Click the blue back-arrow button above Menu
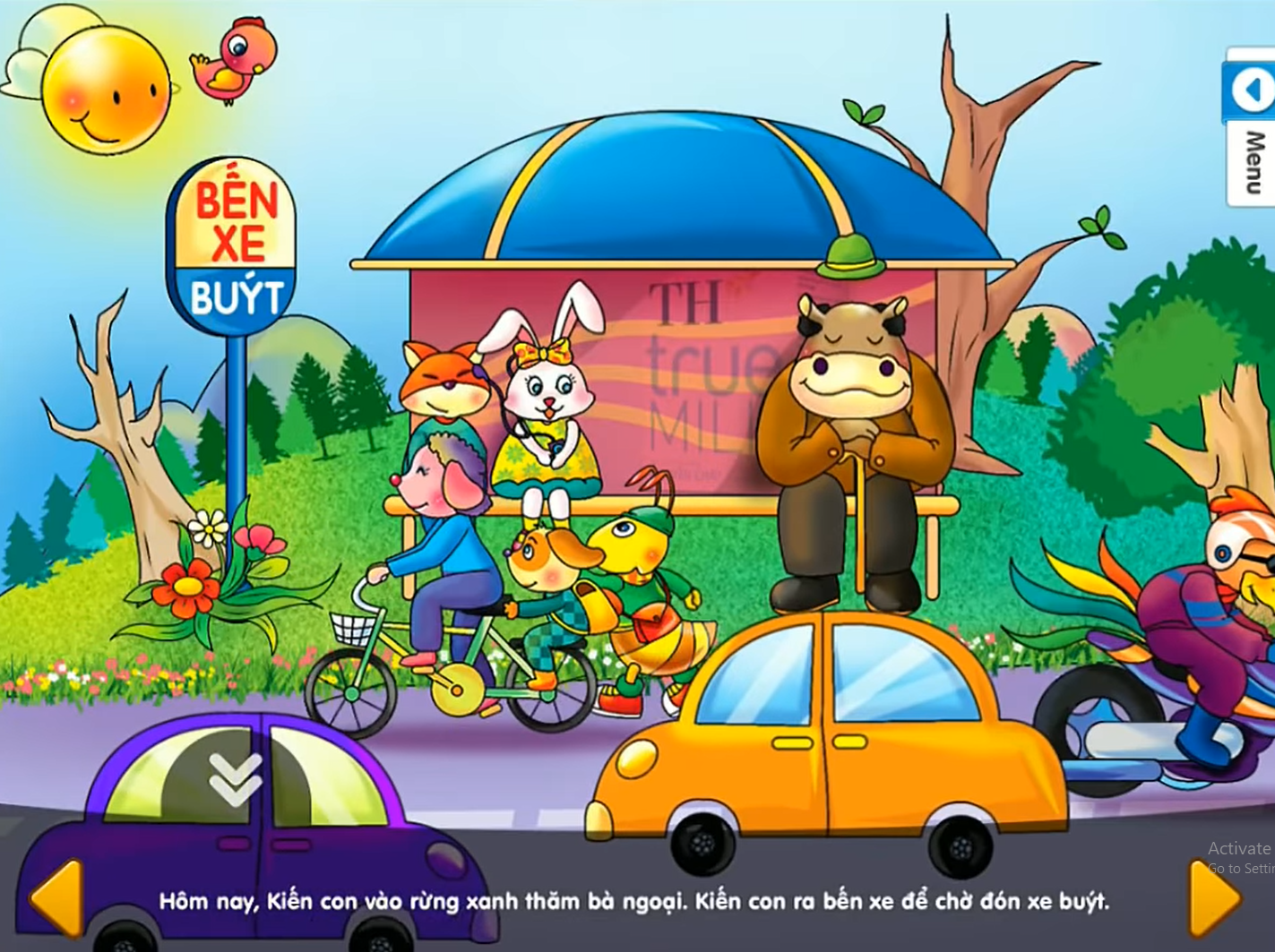The image size is (1275, 952). [x=1251, y=90]
